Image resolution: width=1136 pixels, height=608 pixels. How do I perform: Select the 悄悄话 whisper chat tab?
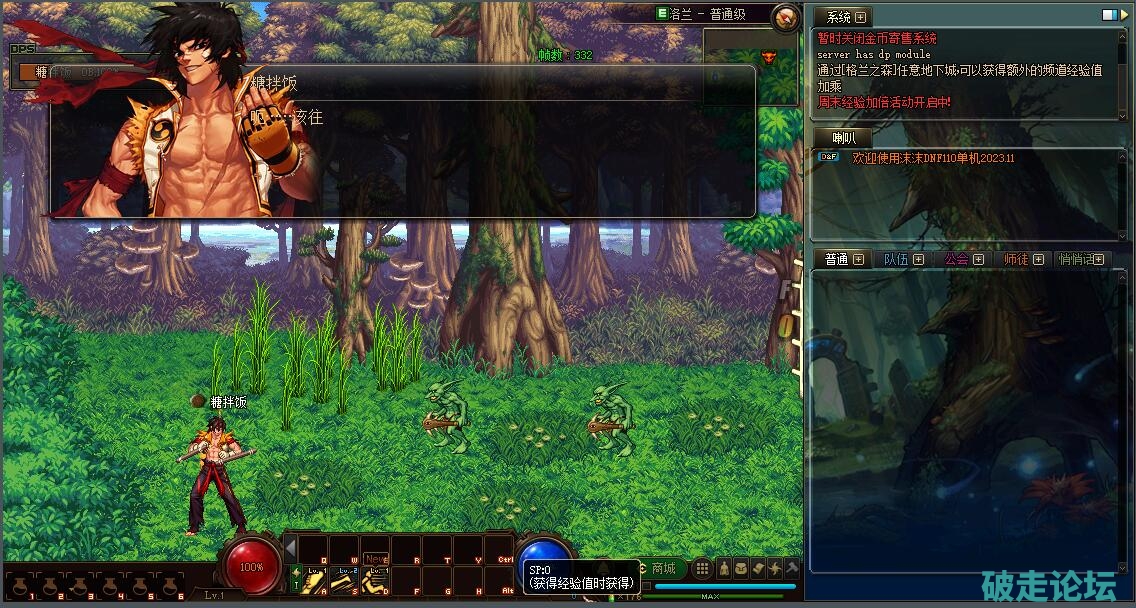[1077, 259]
